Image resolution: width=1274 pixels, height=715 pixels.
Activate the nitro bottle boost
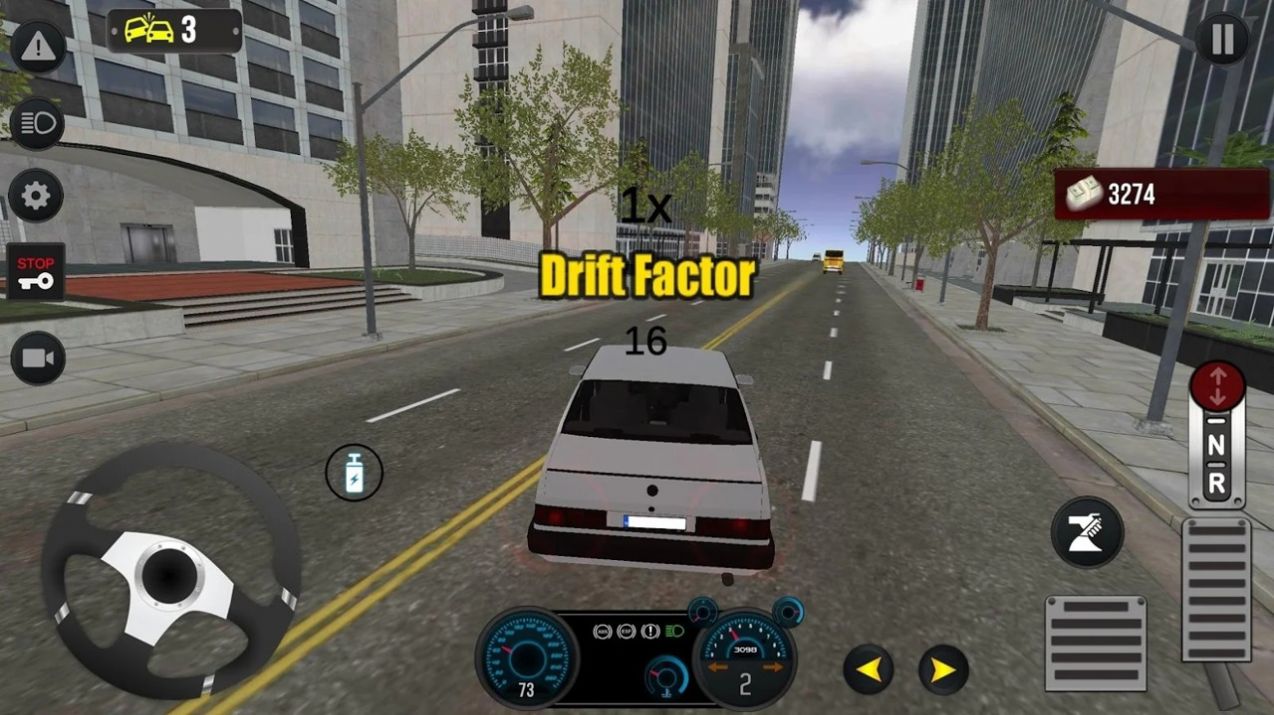(x=354, y=474)
